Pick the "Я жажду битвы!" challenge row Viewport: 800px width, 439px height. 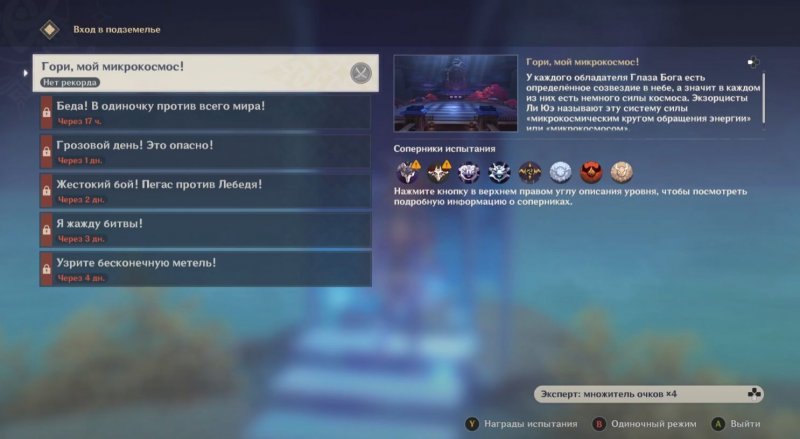pos(204,229)
